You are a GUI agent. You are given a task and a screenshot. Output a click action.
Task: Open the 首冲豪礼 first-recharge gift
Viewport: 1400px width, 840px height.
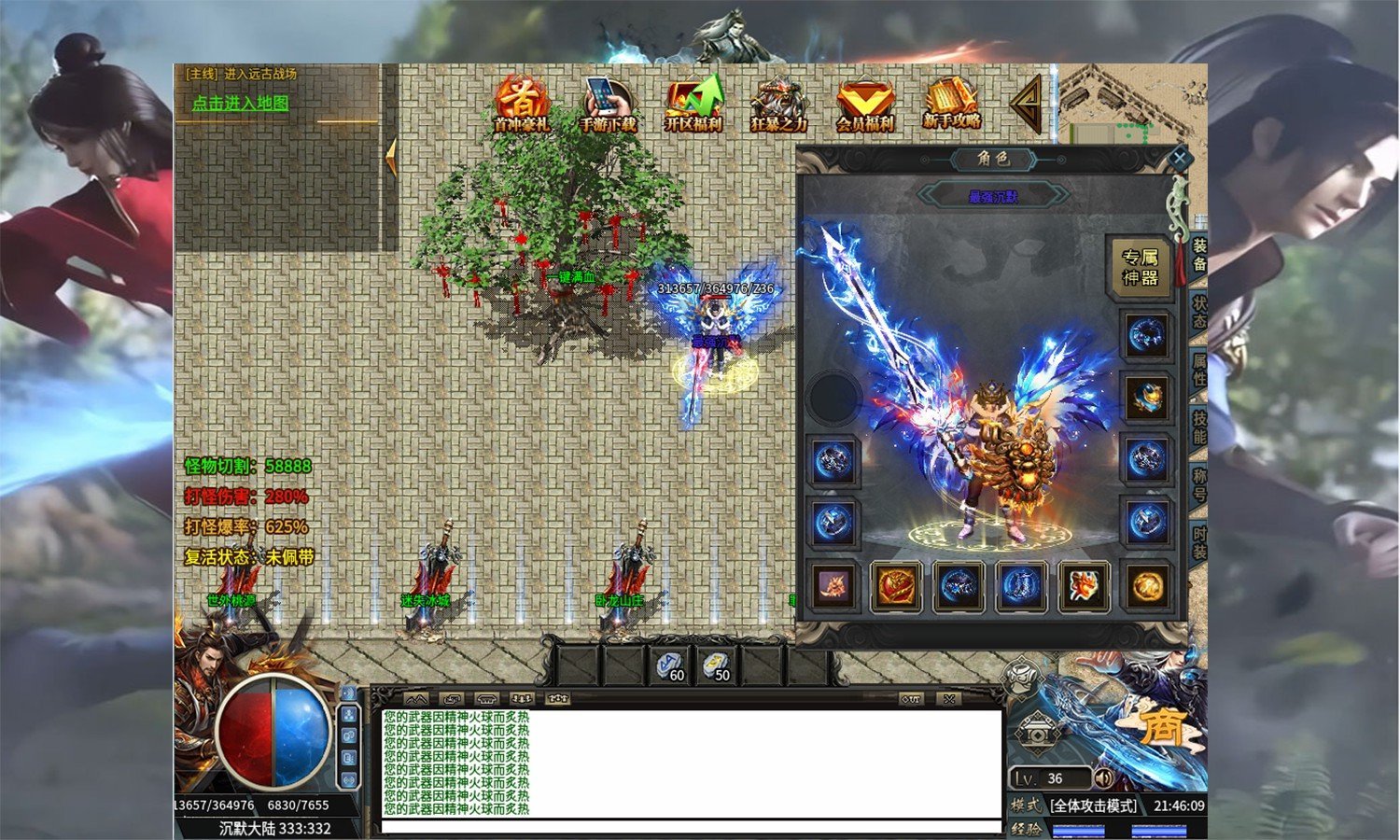[x=521, y=104]
